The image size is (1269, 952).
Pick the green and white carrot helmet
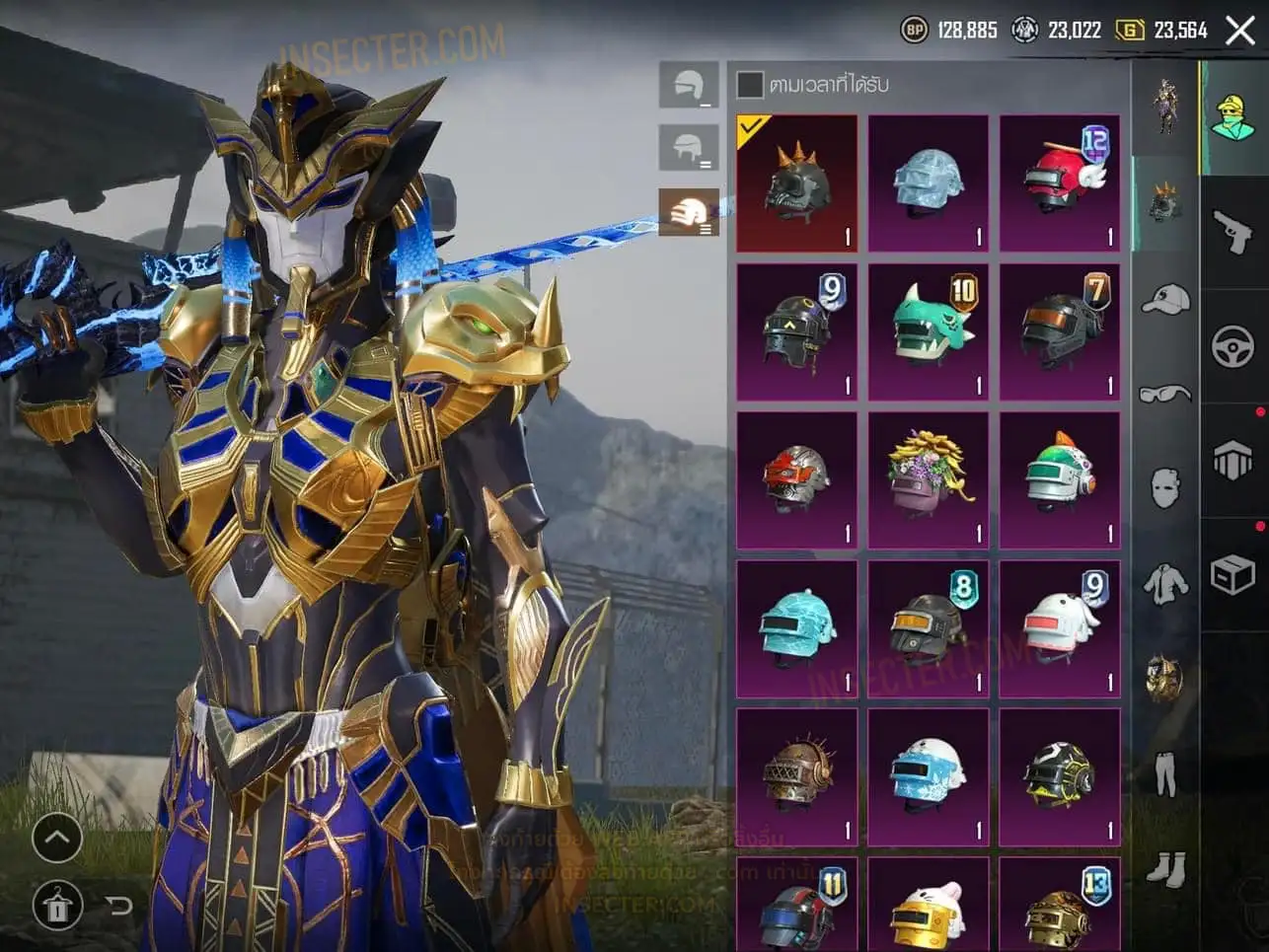click(x=1060, y=479)
